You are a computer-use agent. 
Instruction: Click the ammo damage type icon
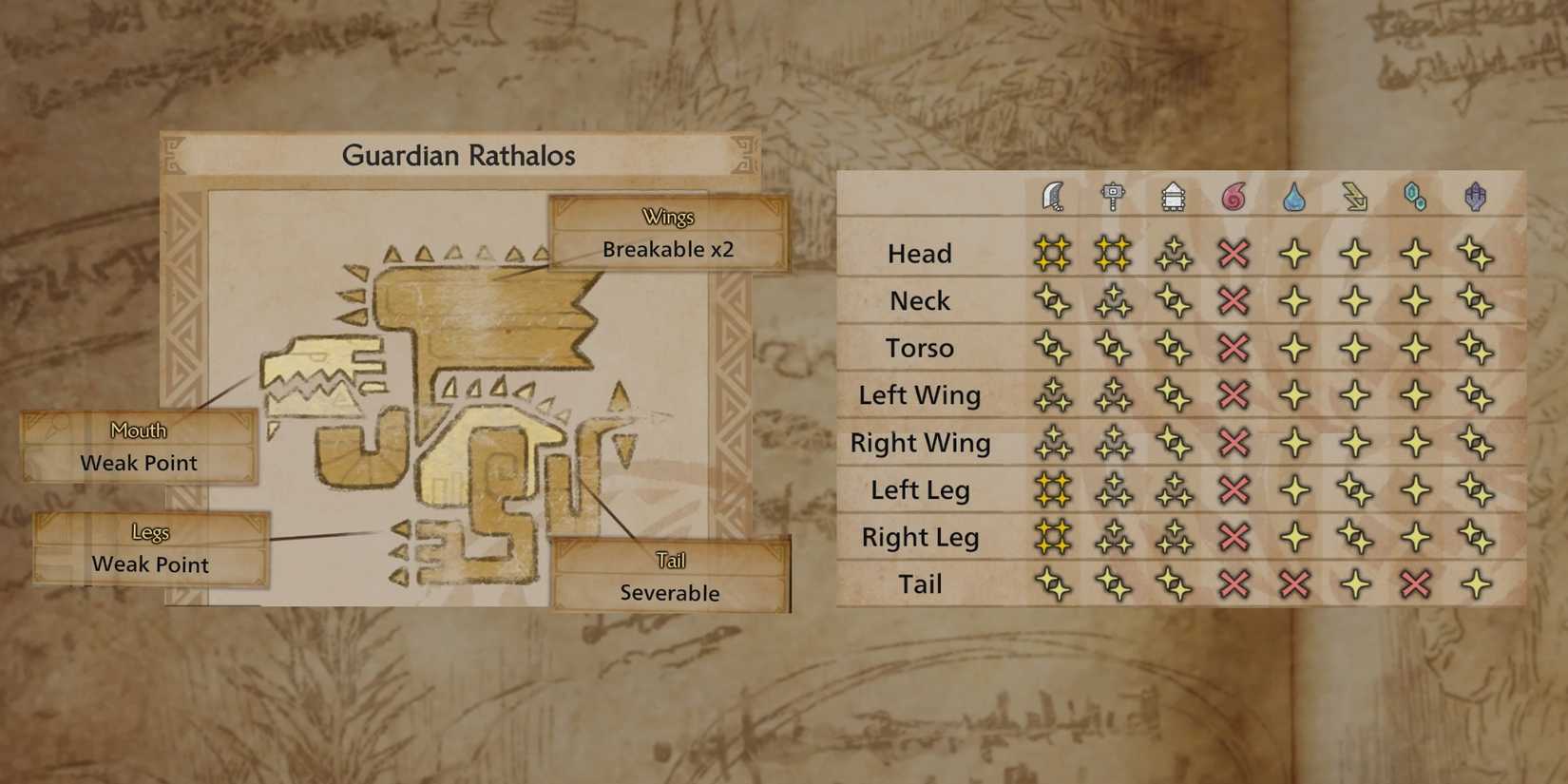point(1174,197)
